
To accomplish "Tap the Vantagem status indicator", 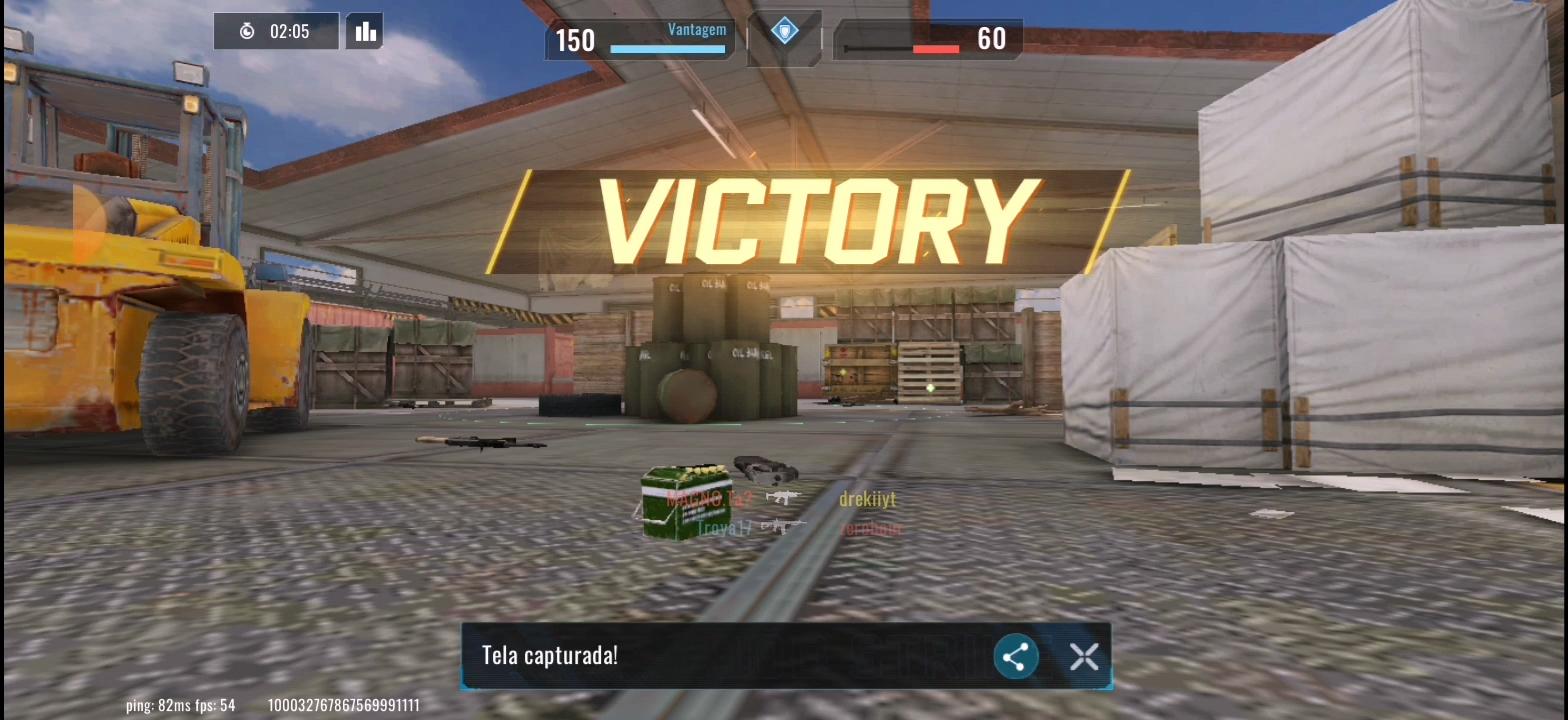I will [696, 28].
